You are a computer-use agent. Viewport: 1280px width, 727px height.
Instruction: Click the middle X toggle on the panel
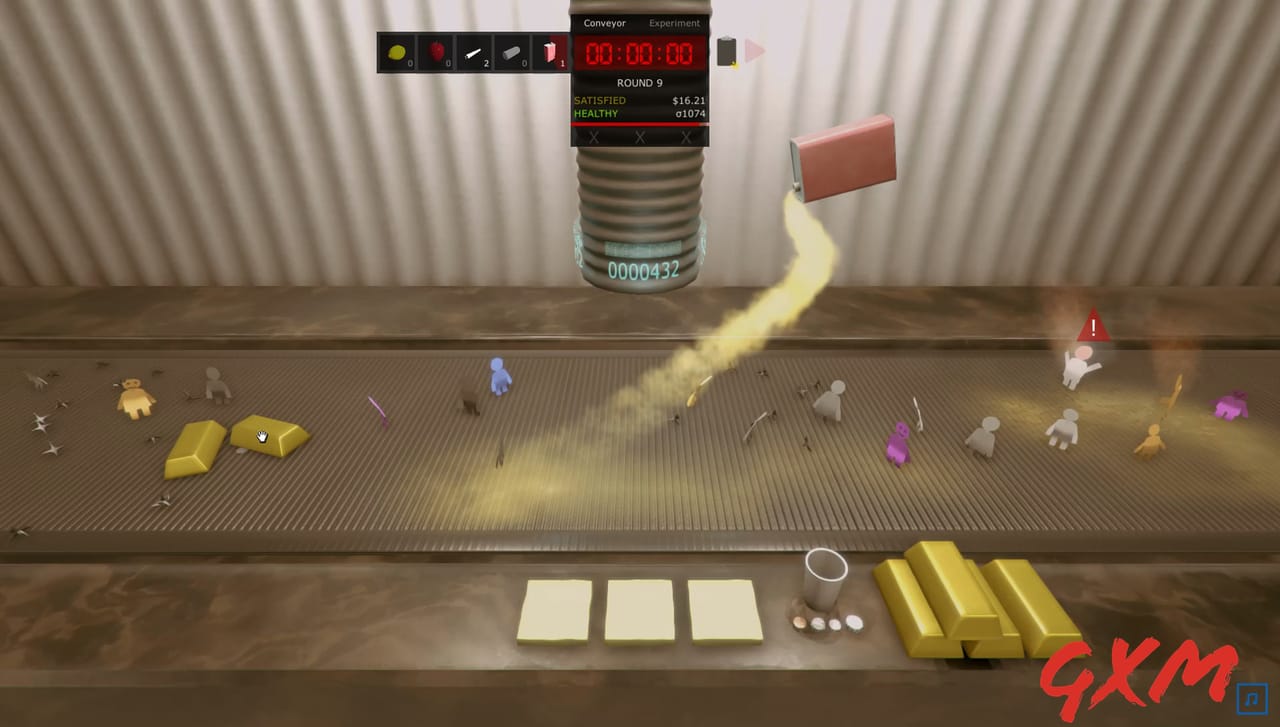[640, 138]
